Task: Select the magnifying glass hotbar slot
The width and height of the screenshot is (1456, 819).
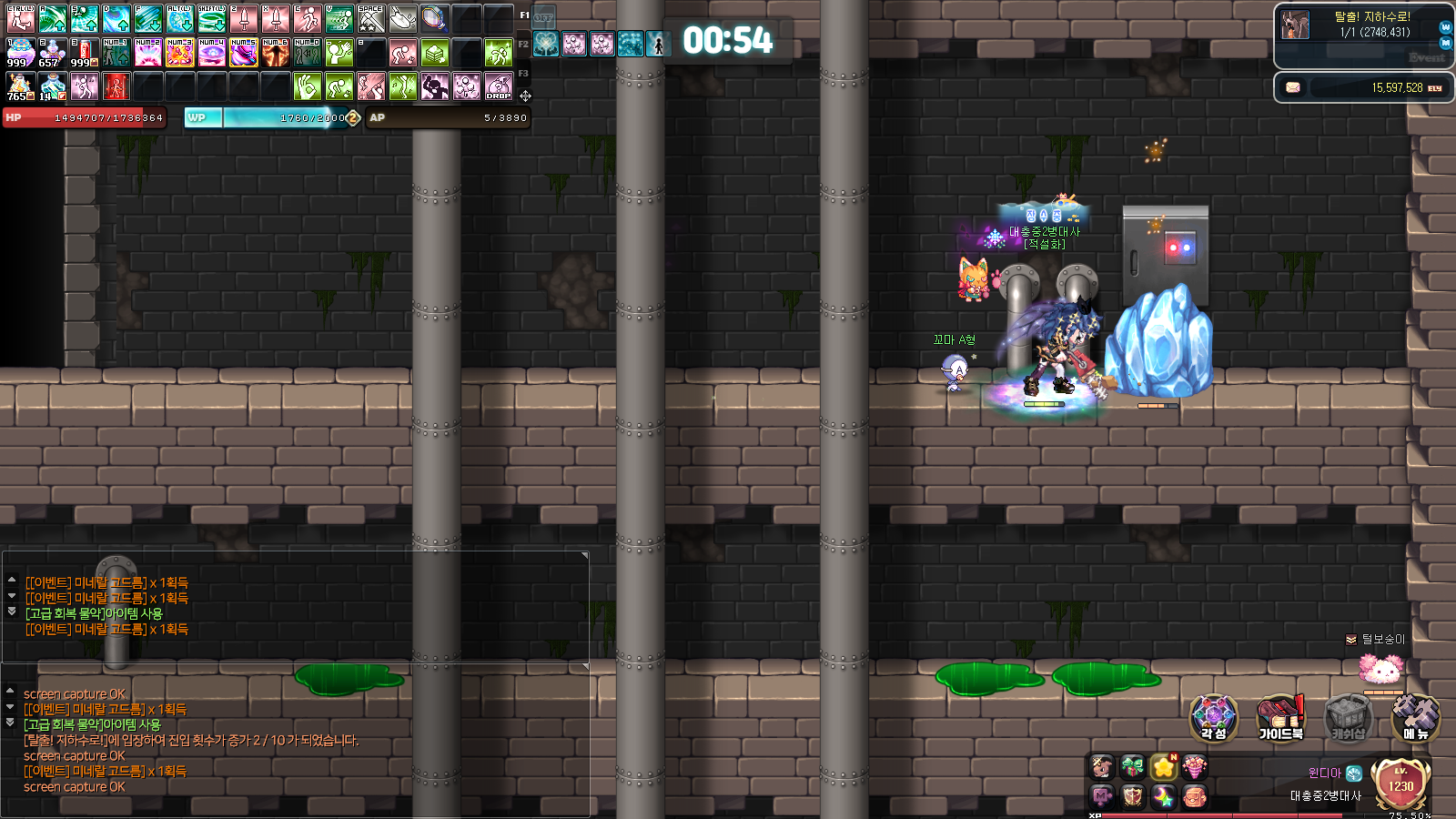Action: point(434,18)
